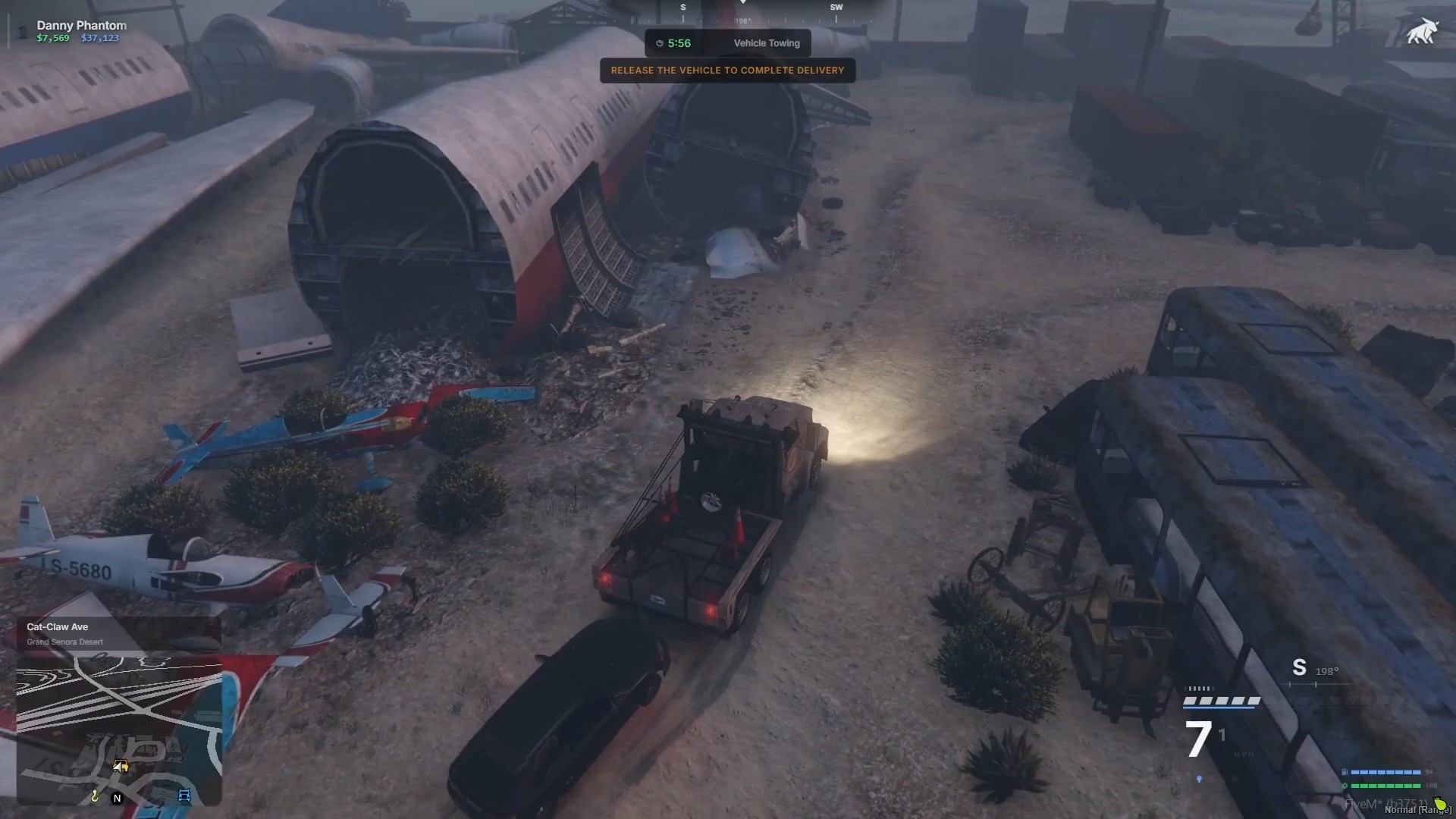Click the blue headlight indicator icon

(1199, 779)
